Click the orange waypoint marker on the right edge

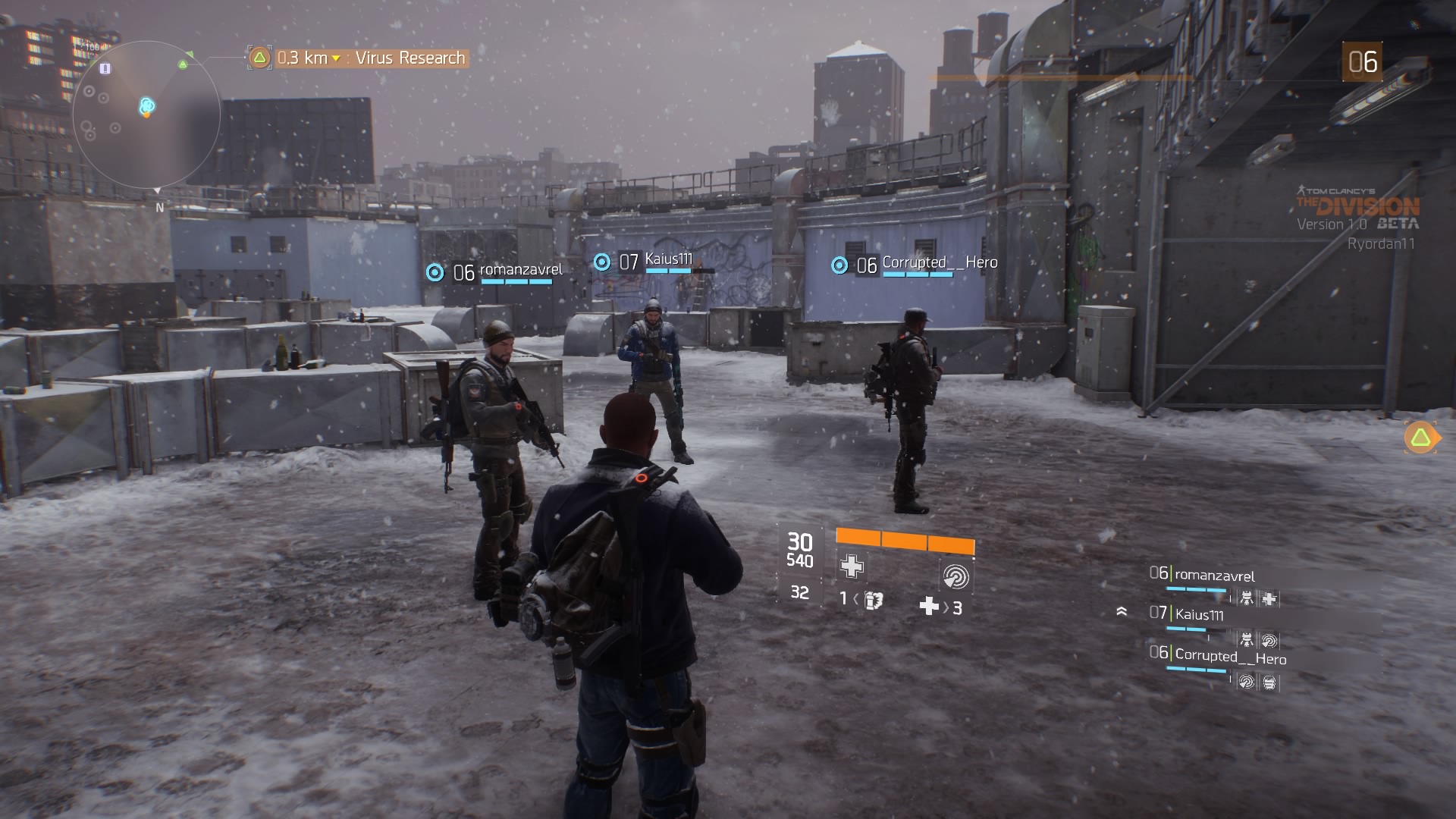(x=1422, y=436)
